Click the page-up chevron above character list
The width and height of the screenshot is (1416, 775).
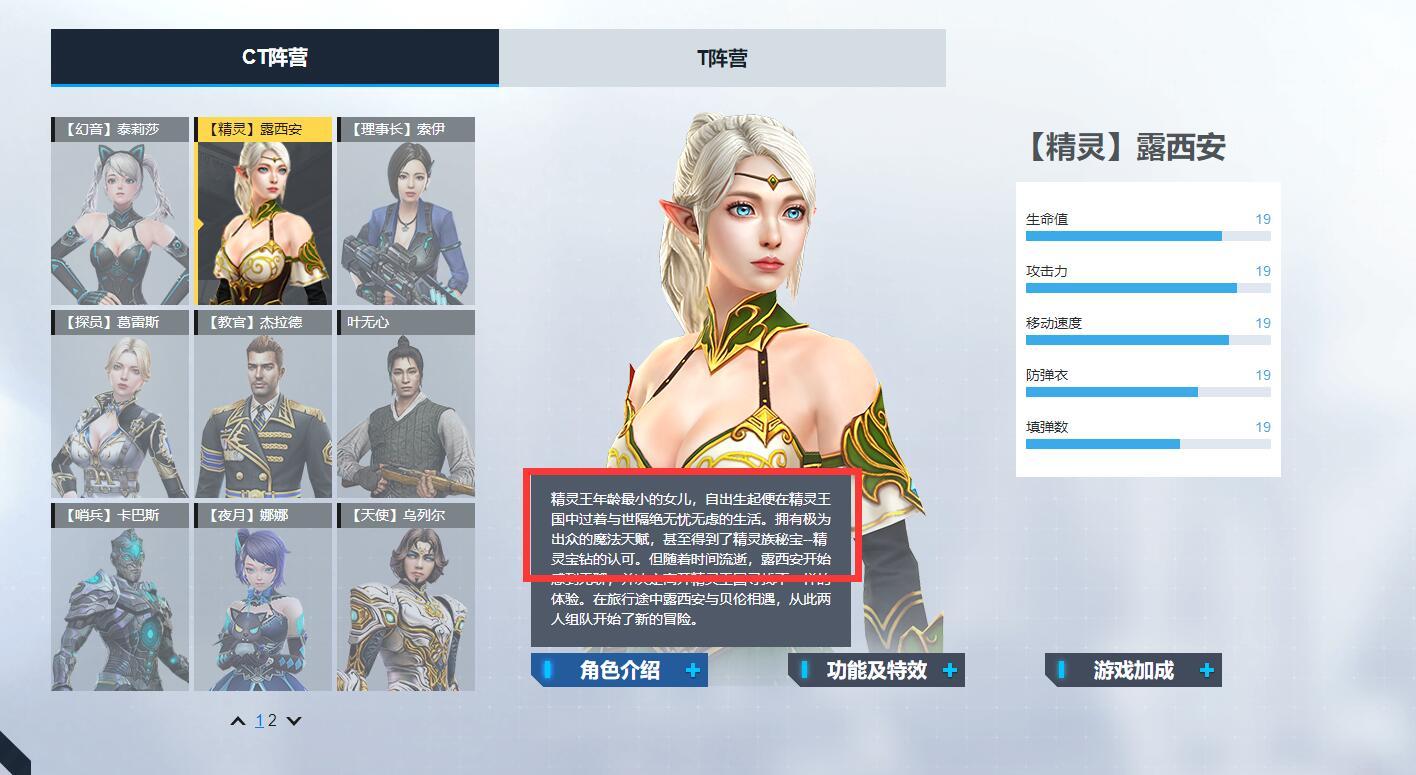pos(237,720)
